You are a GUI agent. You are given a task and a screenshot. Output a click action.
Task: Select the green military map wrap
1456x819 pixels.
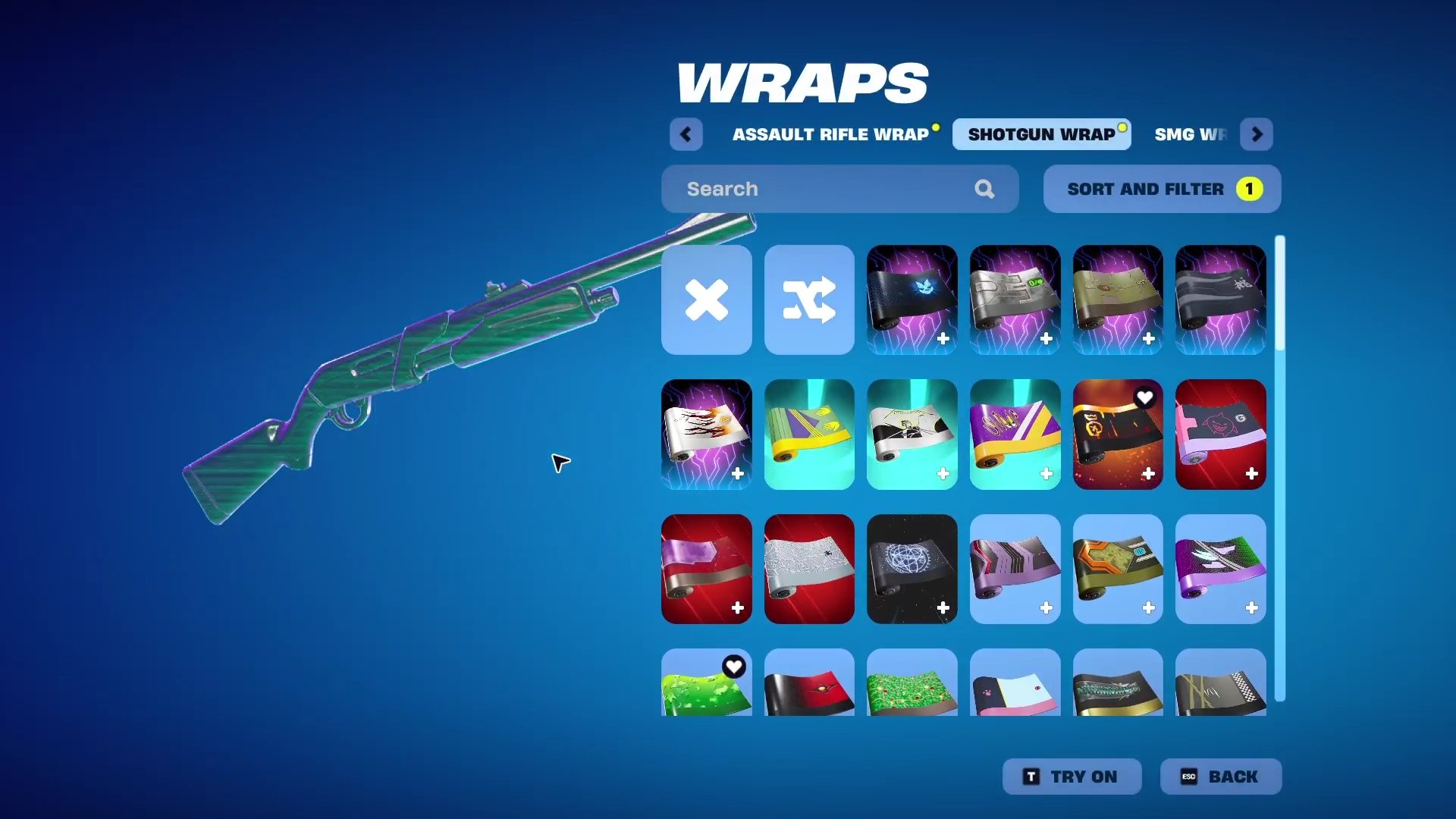pyautogui.click(x=1118, y=299)
